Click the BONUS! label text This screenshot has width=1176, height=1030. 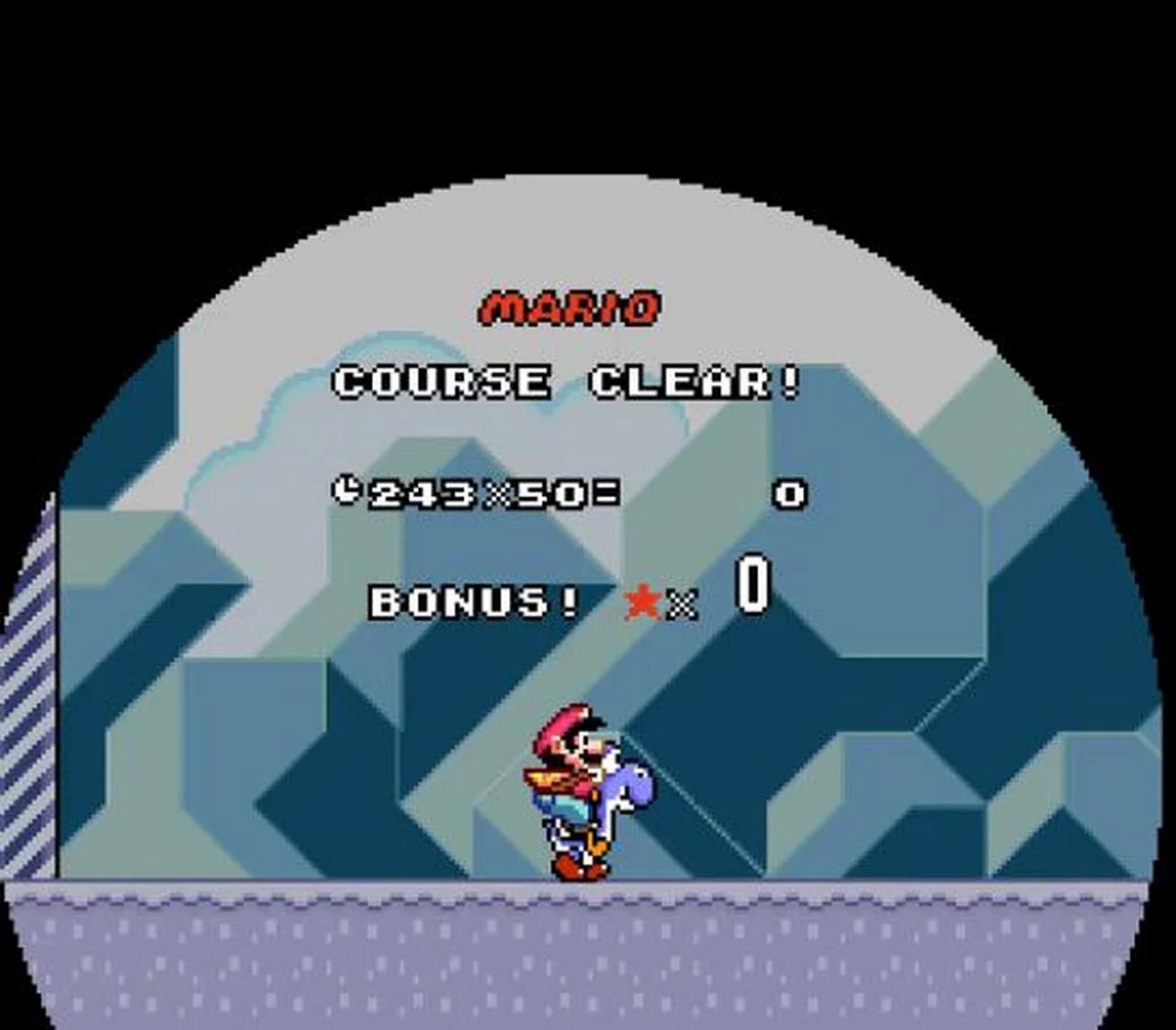click(x=470, y=603)
